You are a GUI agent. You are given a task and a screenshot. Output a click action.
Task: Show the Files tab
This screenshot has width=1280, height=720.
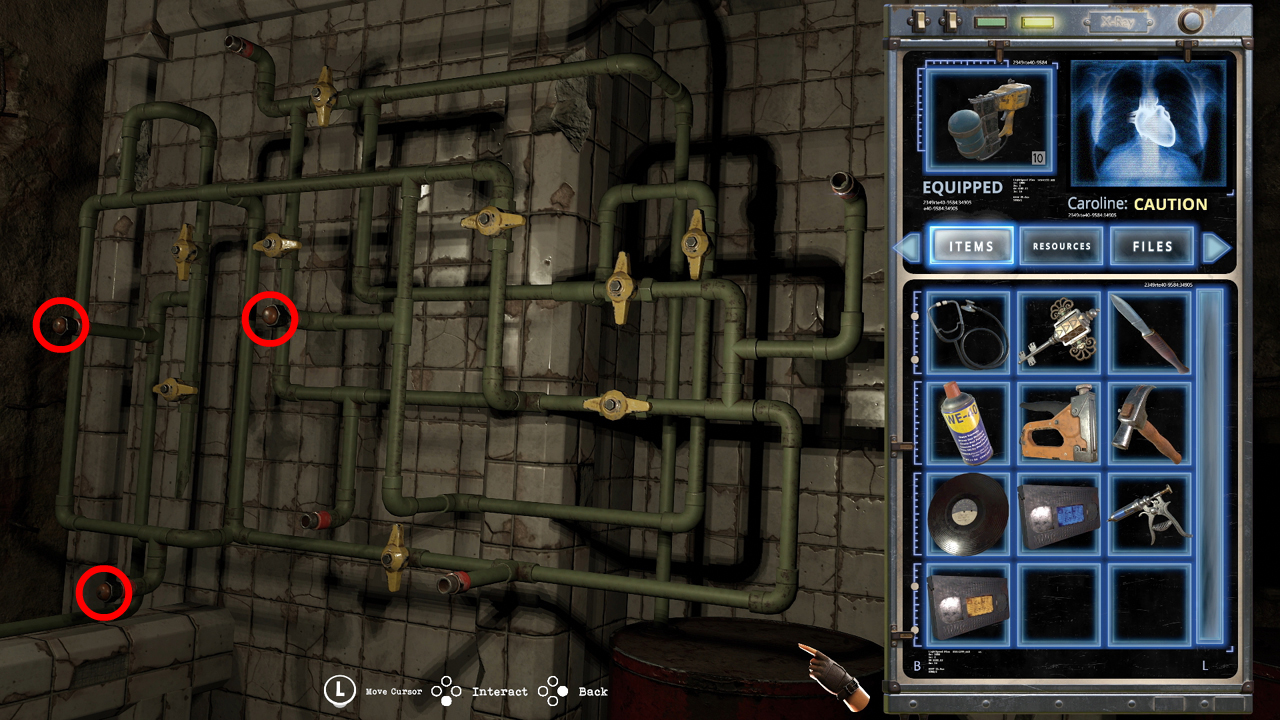(x=1152, y=246)
